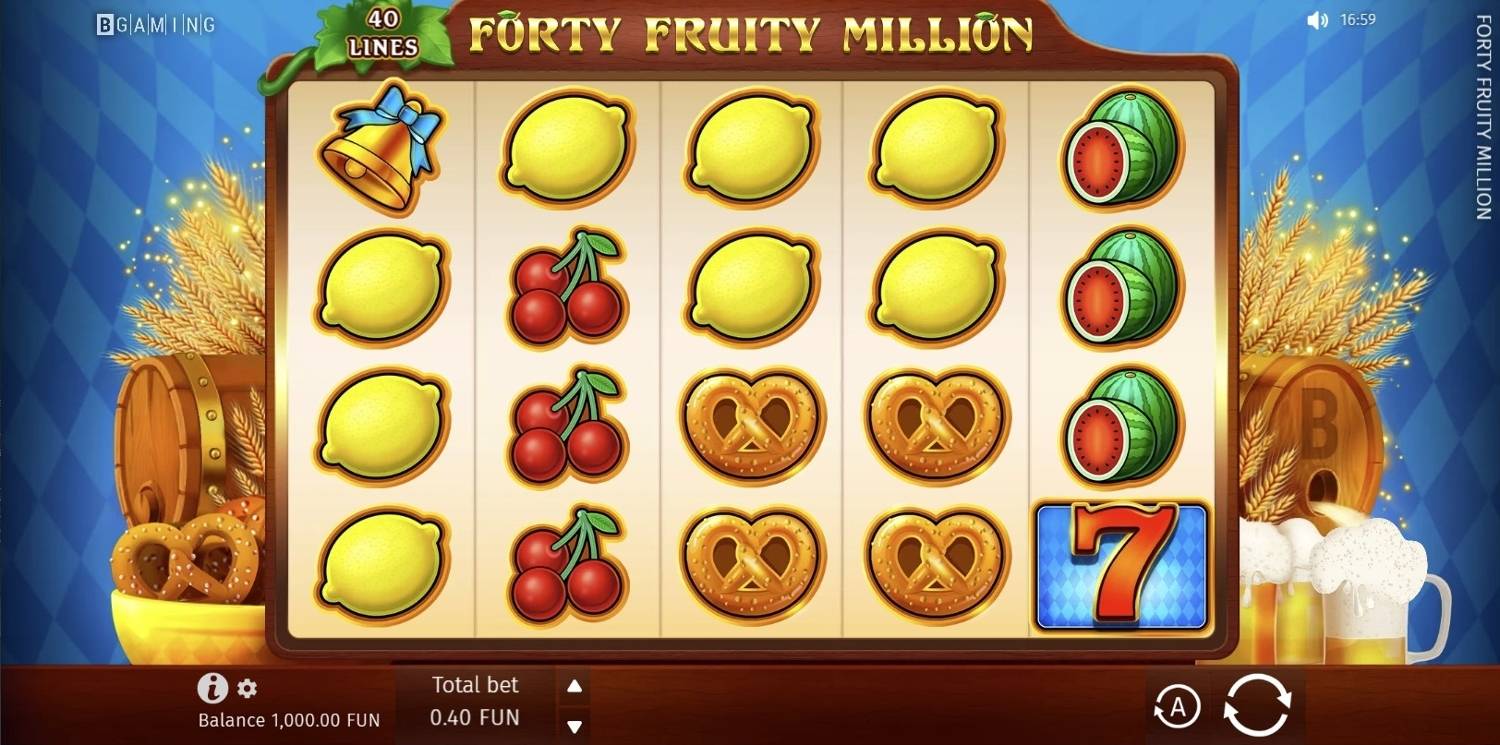Open the game info screen

coord(211,687)
